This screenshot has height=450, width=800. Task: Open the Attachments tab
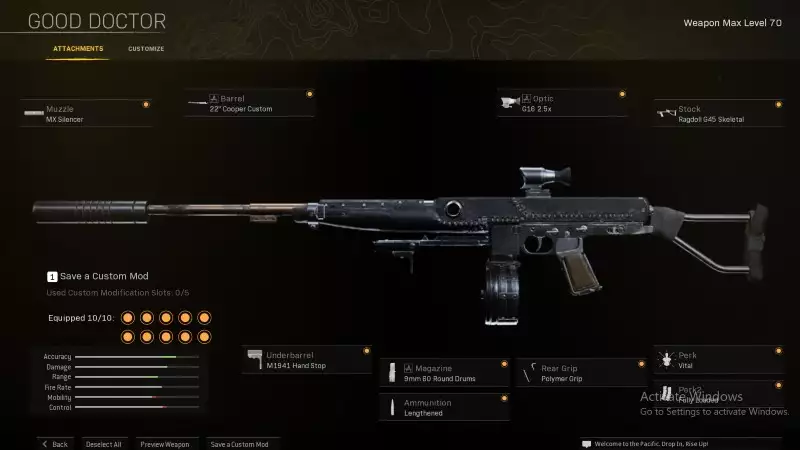pyautogui.click(x=77, y=48)
